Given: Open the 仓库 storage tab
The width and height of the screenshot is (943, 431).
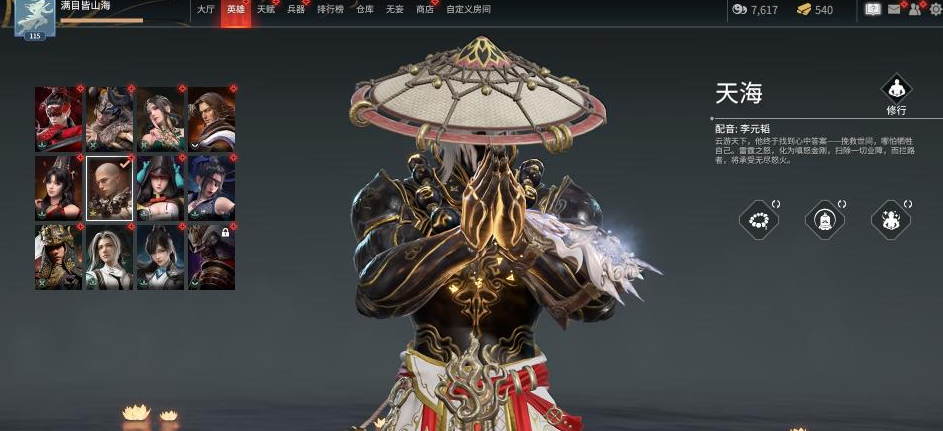Looking at the screenshot, I should 365,9.
